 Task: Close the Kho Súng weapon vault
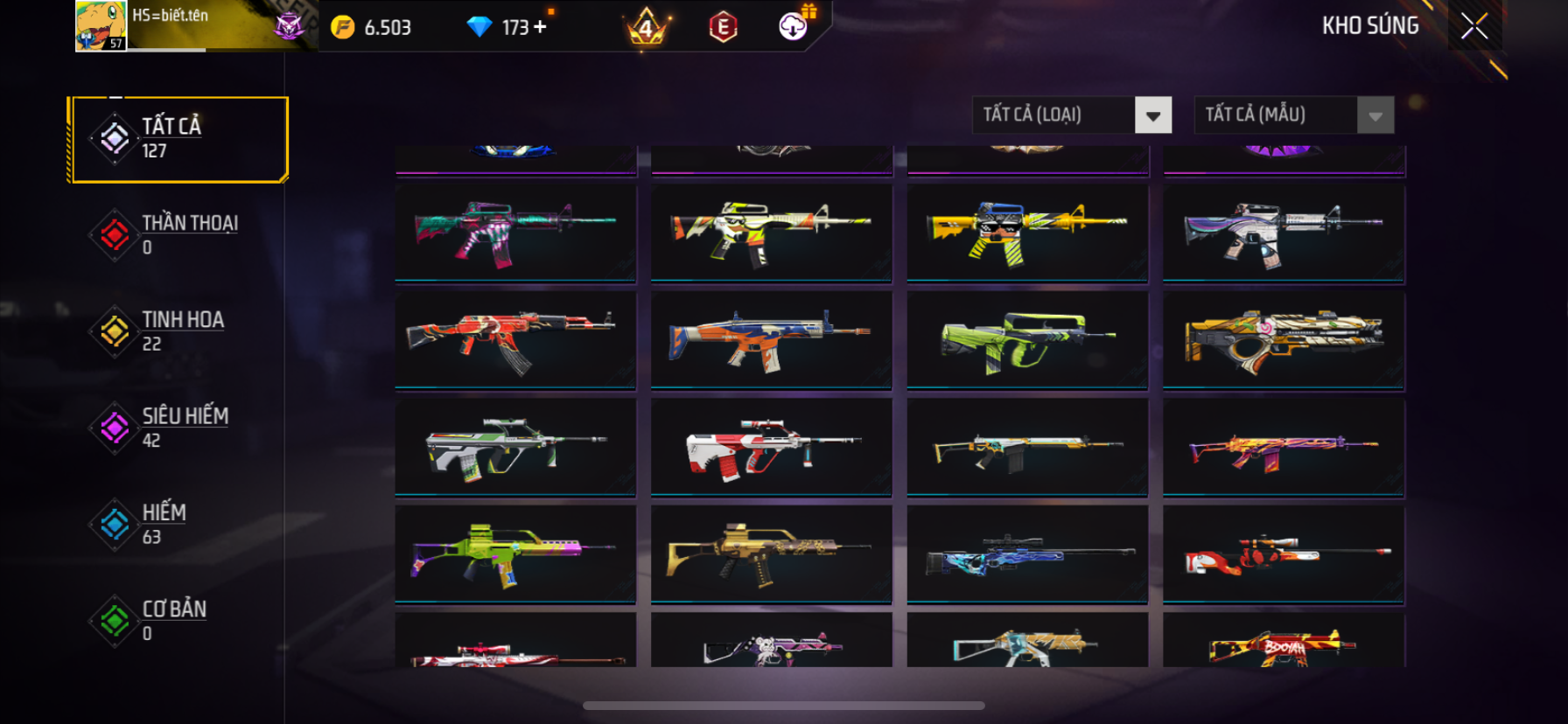point(1474,27)
